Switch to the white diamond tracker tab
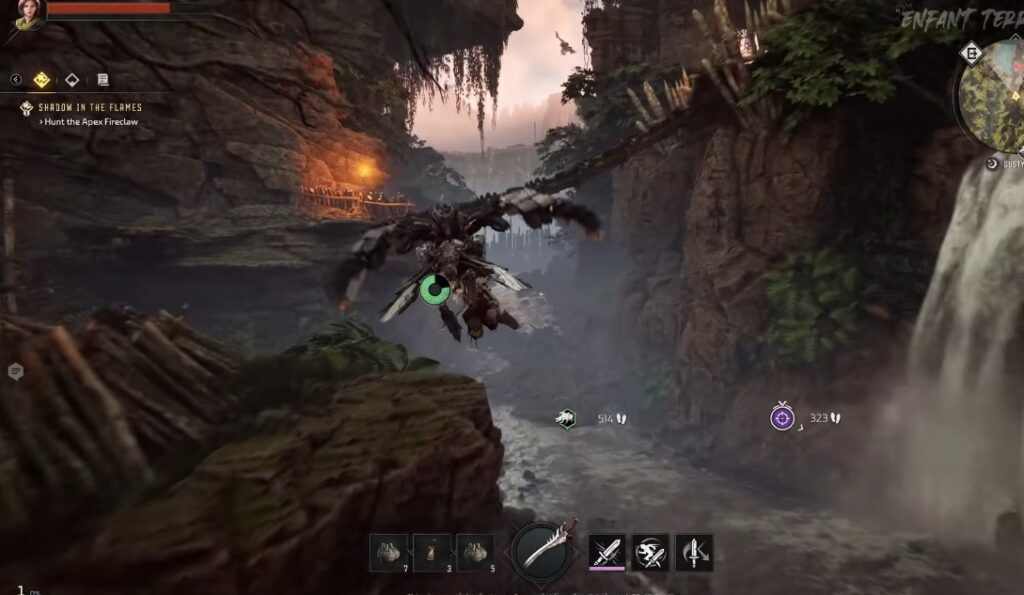Viewport: 1024px width, 595px height. tap(72, 79)
